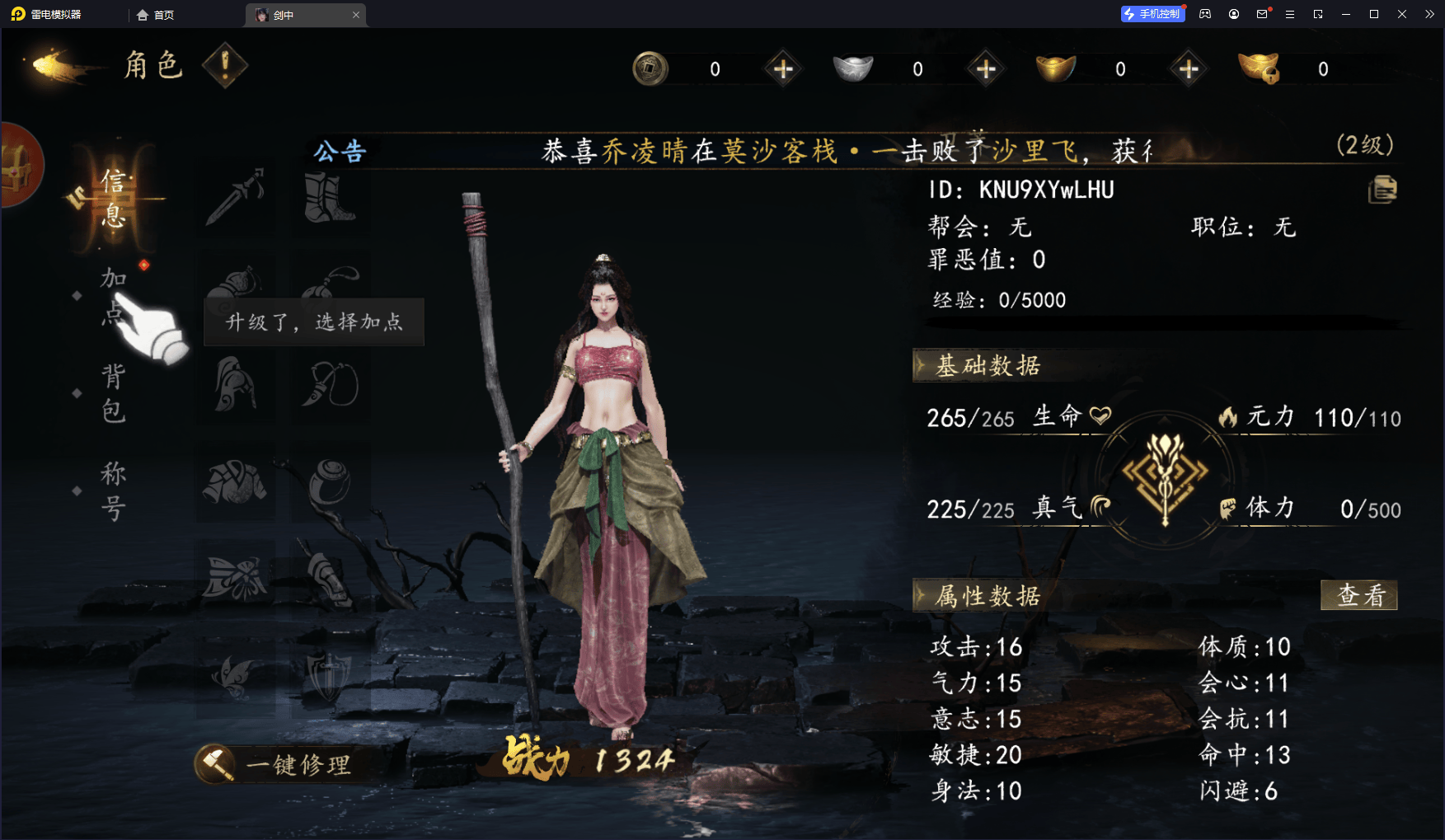Click the copper coin currency icon
This screenshot has width=1445, height=840.
click(651, 68)
